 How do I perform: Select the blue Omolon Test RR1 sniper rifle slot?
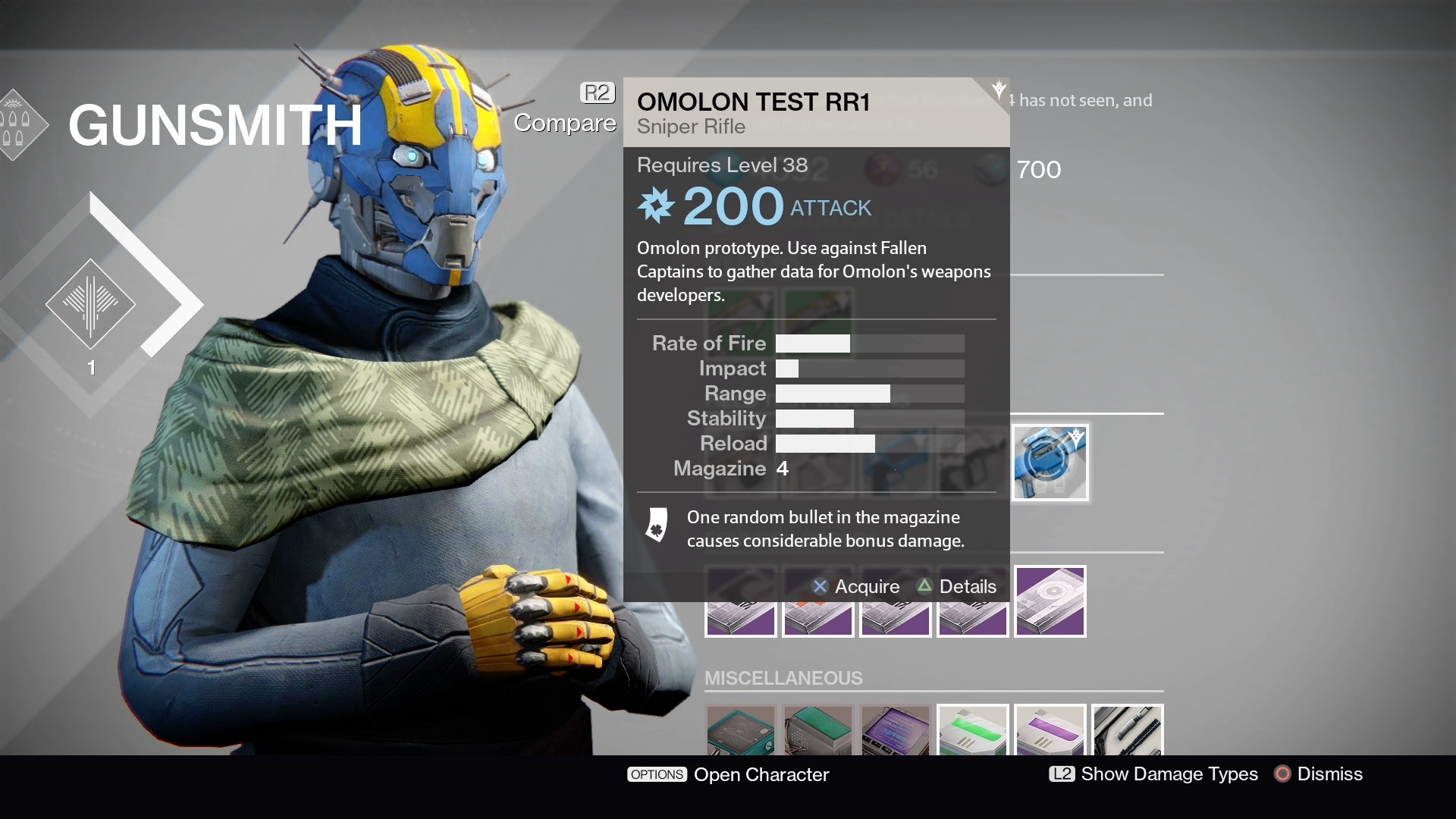[x=1050, y=463]
